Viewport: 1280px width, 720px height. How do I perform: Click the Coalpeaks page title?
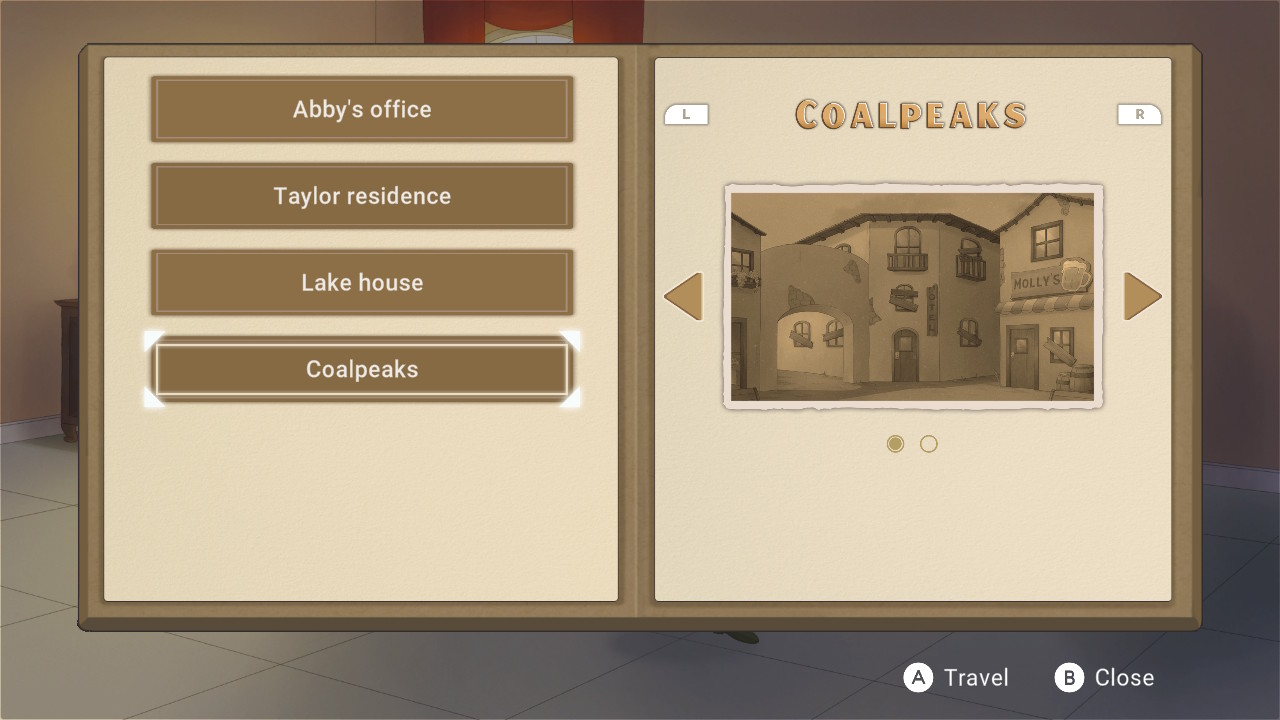[910, 114]
